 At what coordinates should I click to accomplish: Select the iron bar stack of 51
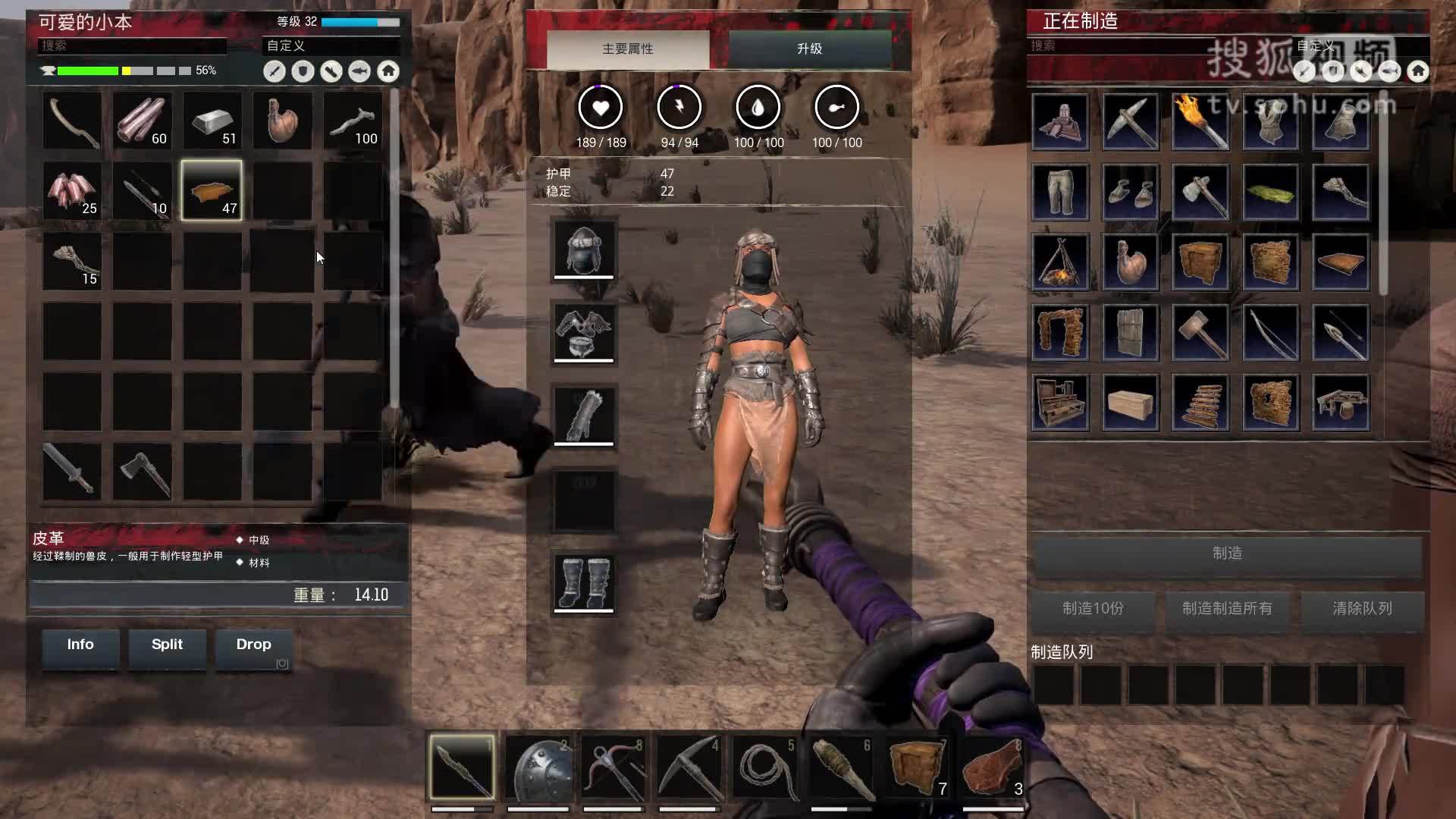(212, 121)
